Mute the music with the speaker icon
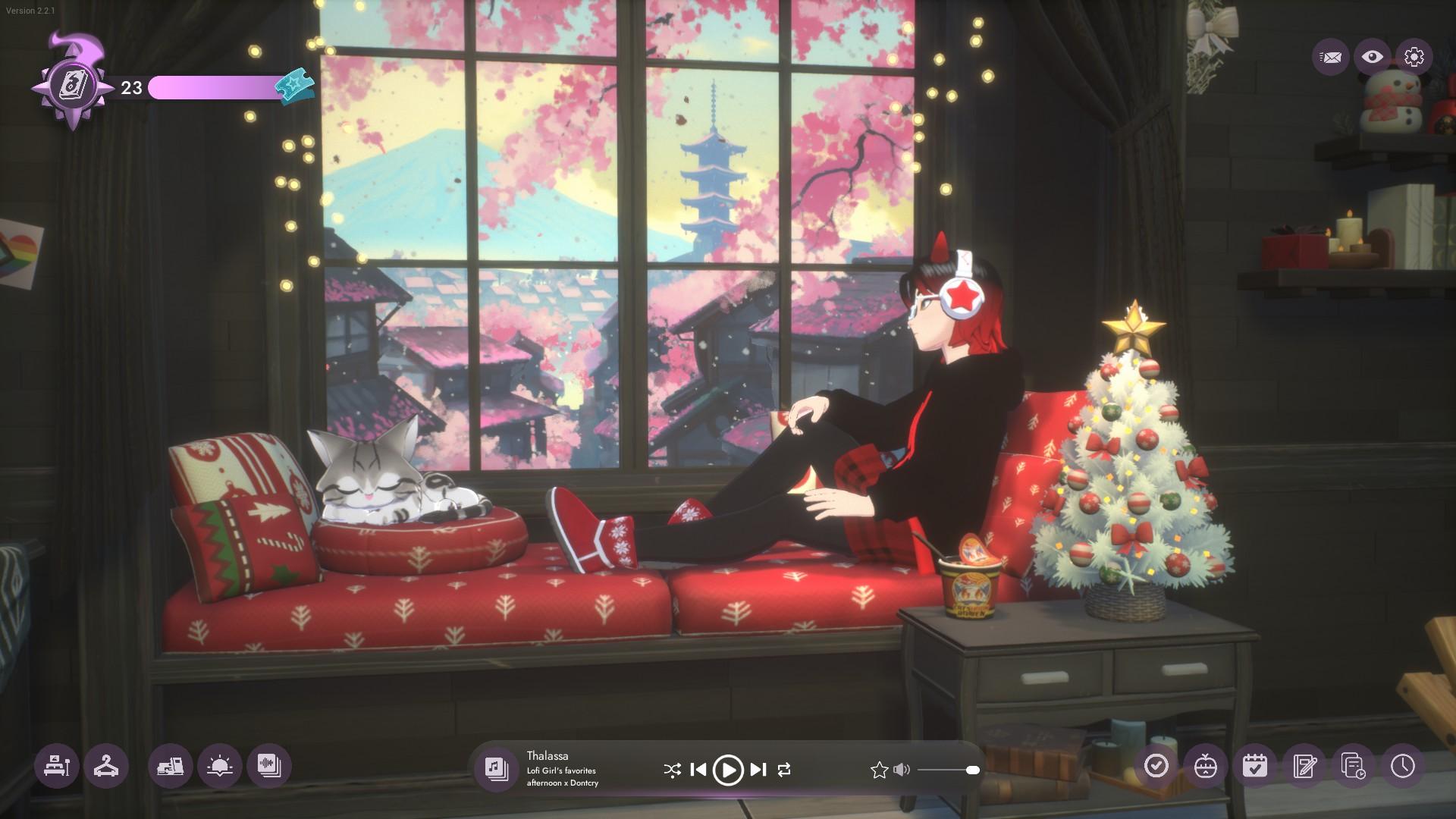This screenshot has height=819, width=1456. click(901, 770)
